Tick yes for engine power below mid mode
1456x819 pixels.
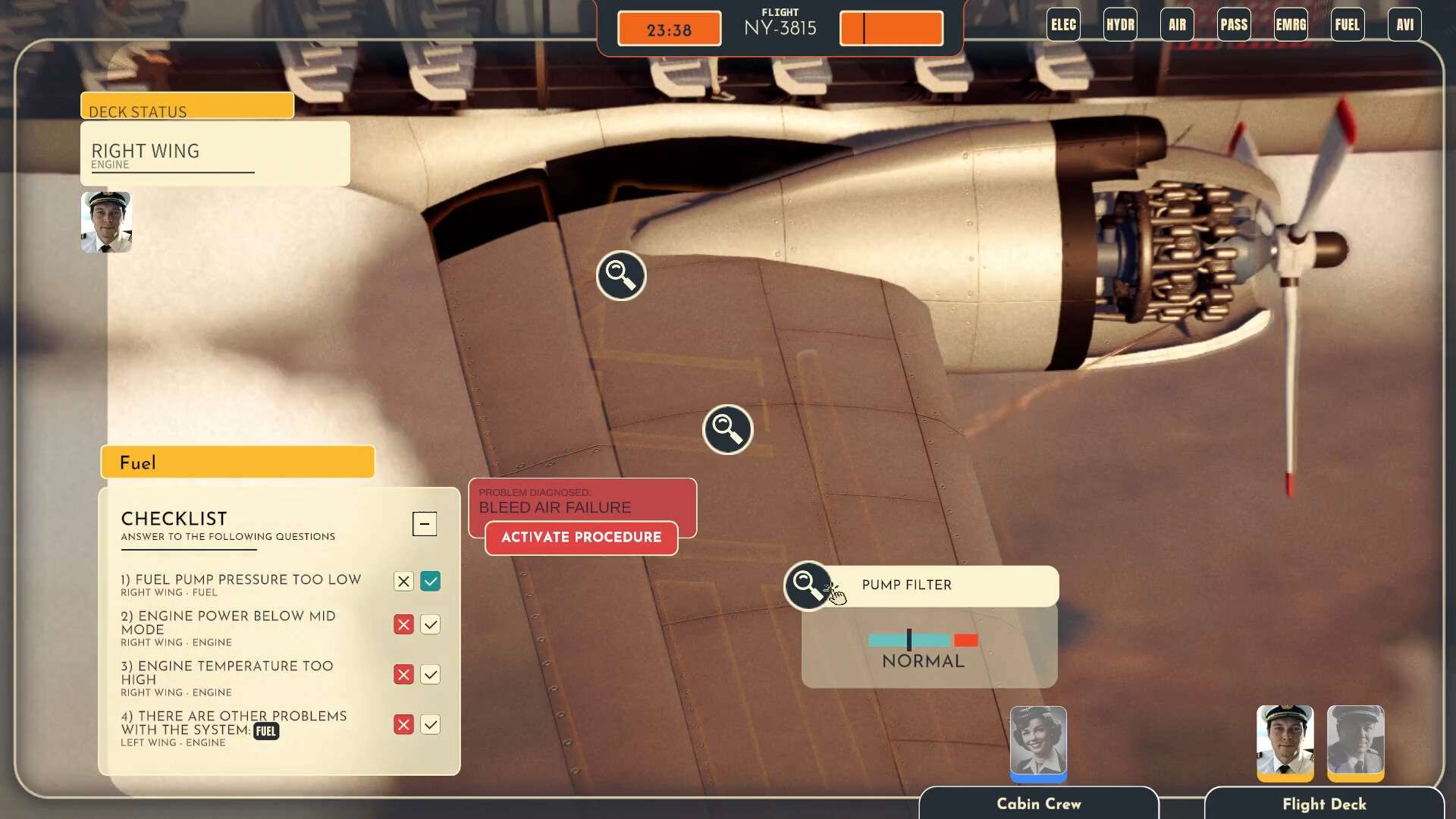coord(431,625)
